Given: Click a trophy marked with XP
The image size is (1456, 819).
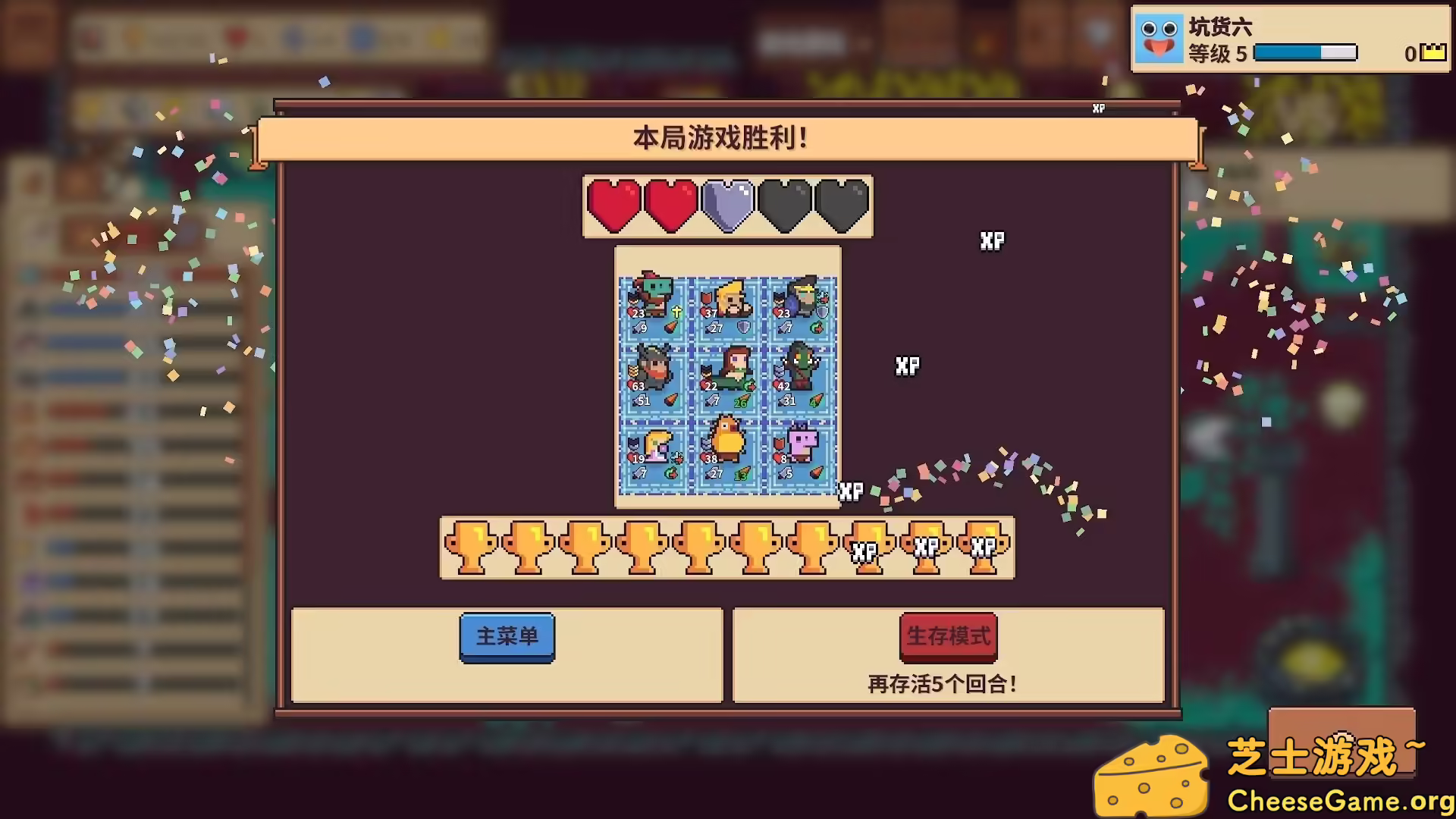Looking at the screenshot, I should tap(867, 548).
